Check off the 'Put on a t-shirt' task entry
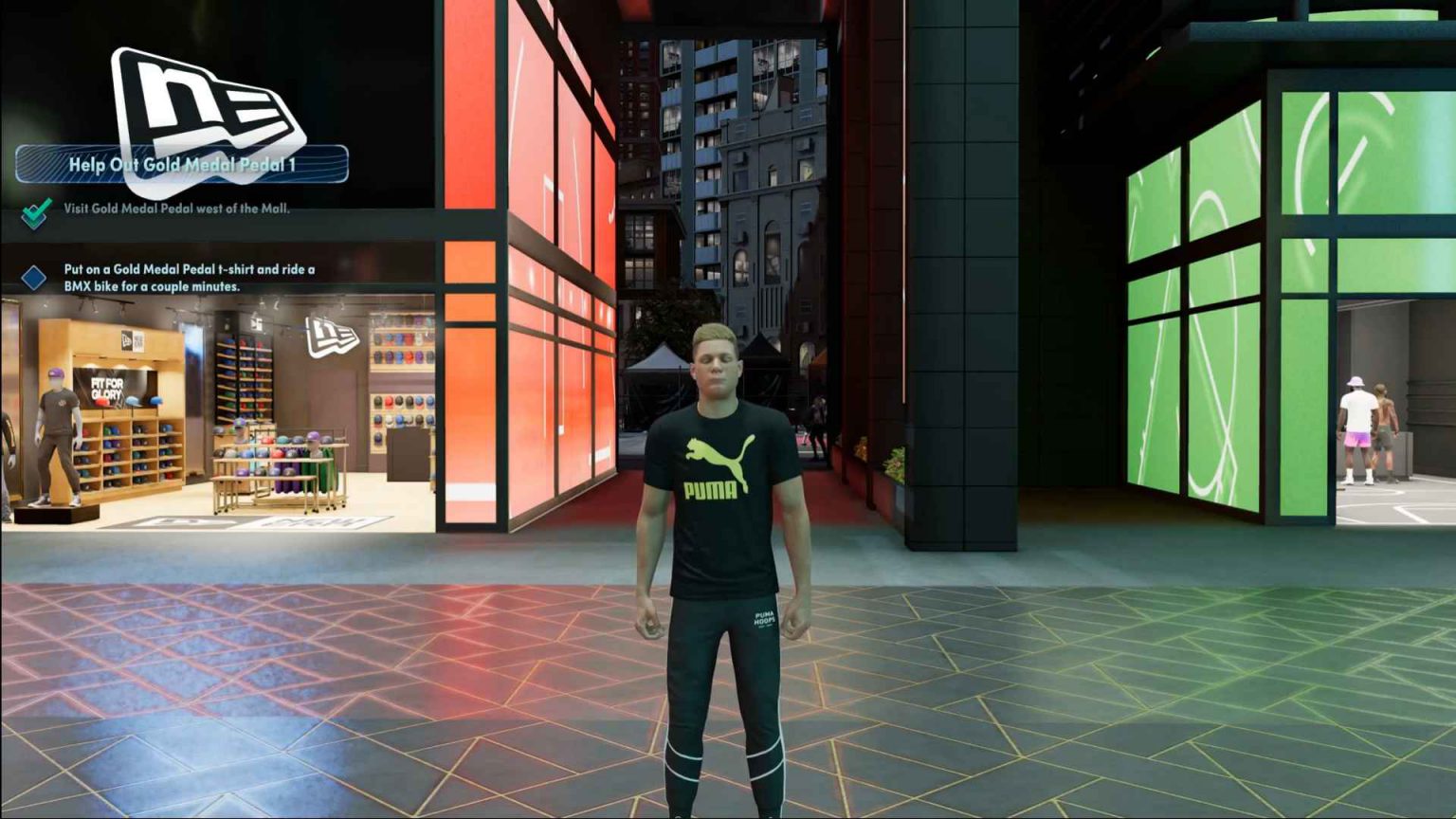The width and height of the screenshot is (1456, 819). pos(190,275)
